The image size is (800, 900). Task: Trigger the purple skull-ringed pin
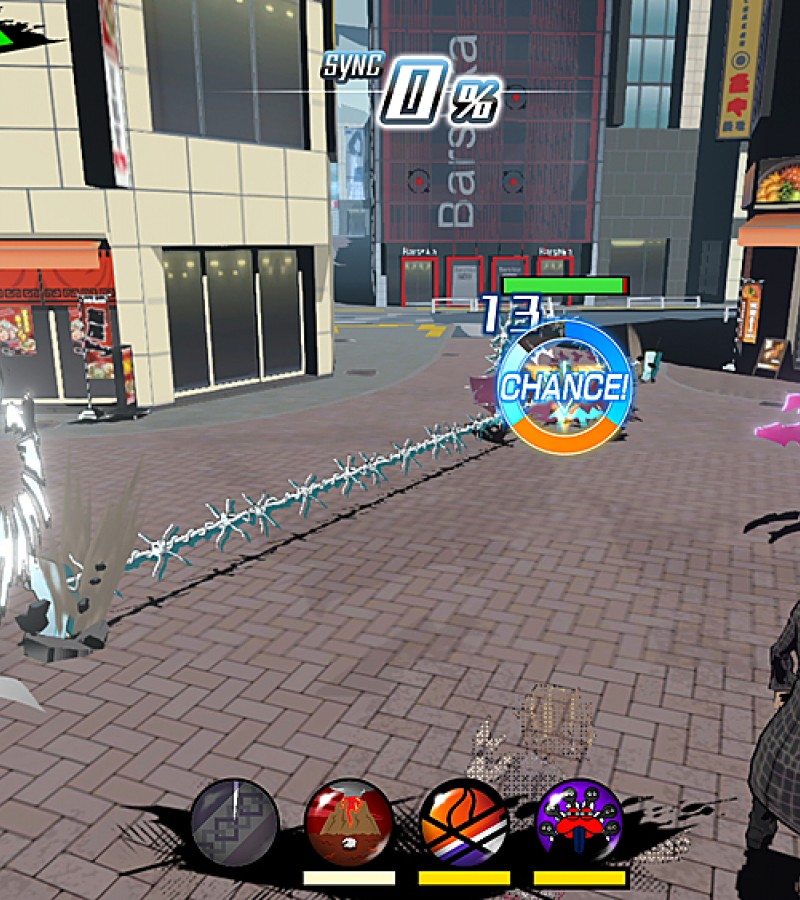(579, 823)
